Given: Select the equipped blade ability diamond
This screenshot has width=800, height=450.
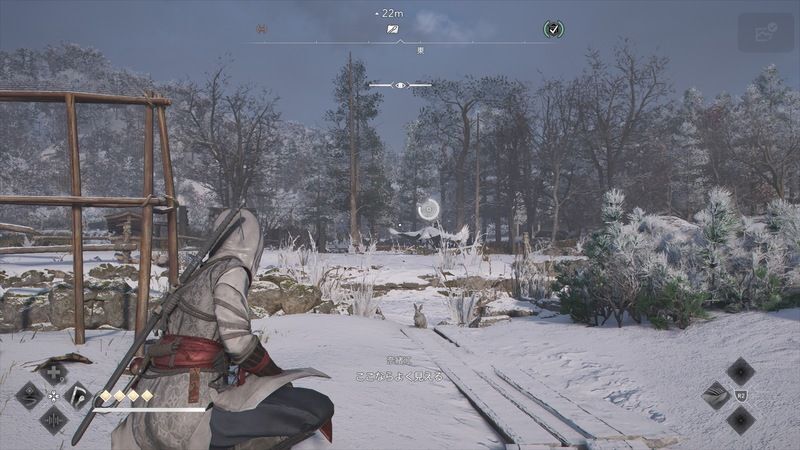Looking at the screenshot, I should coord(717,394).
